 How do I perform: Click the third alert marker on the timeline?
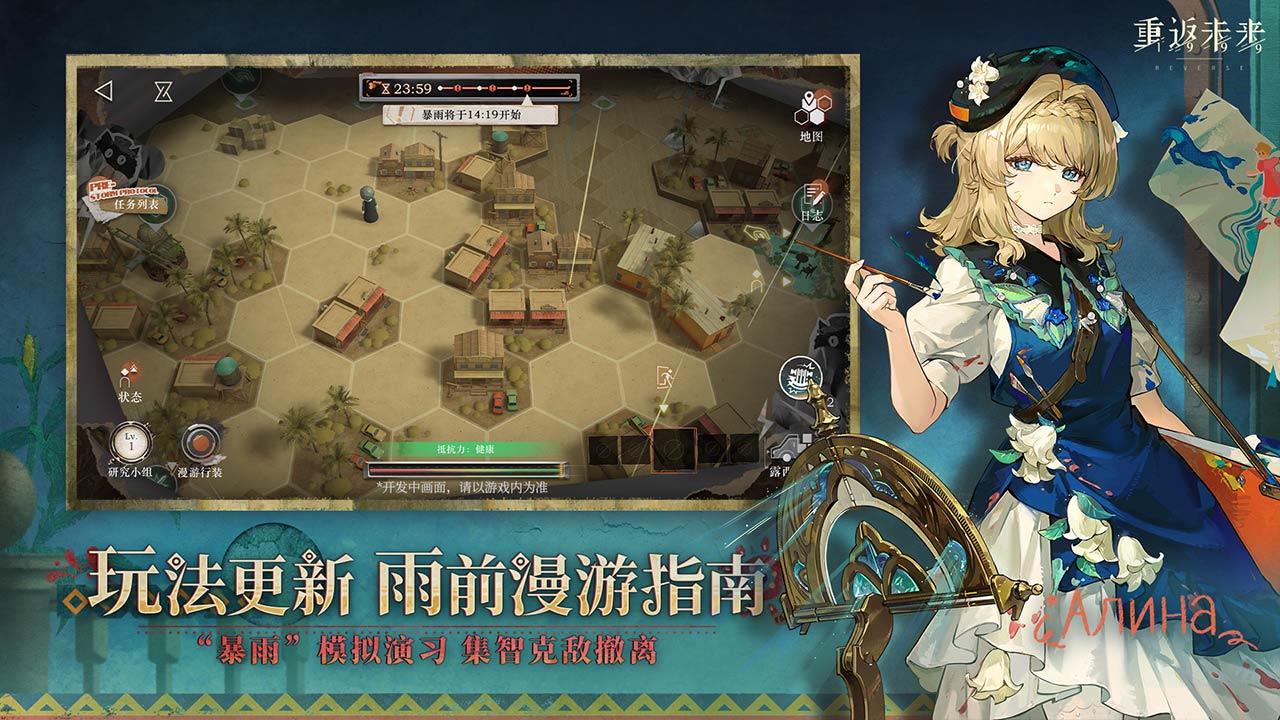527,88
